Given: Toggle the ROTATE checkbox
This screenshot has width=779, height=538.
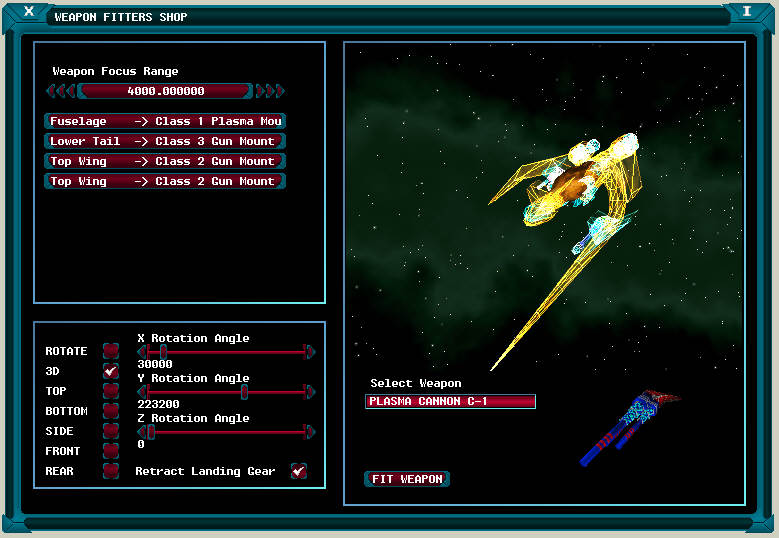Looking at the screenshot, I should click(x=111, y=351).
